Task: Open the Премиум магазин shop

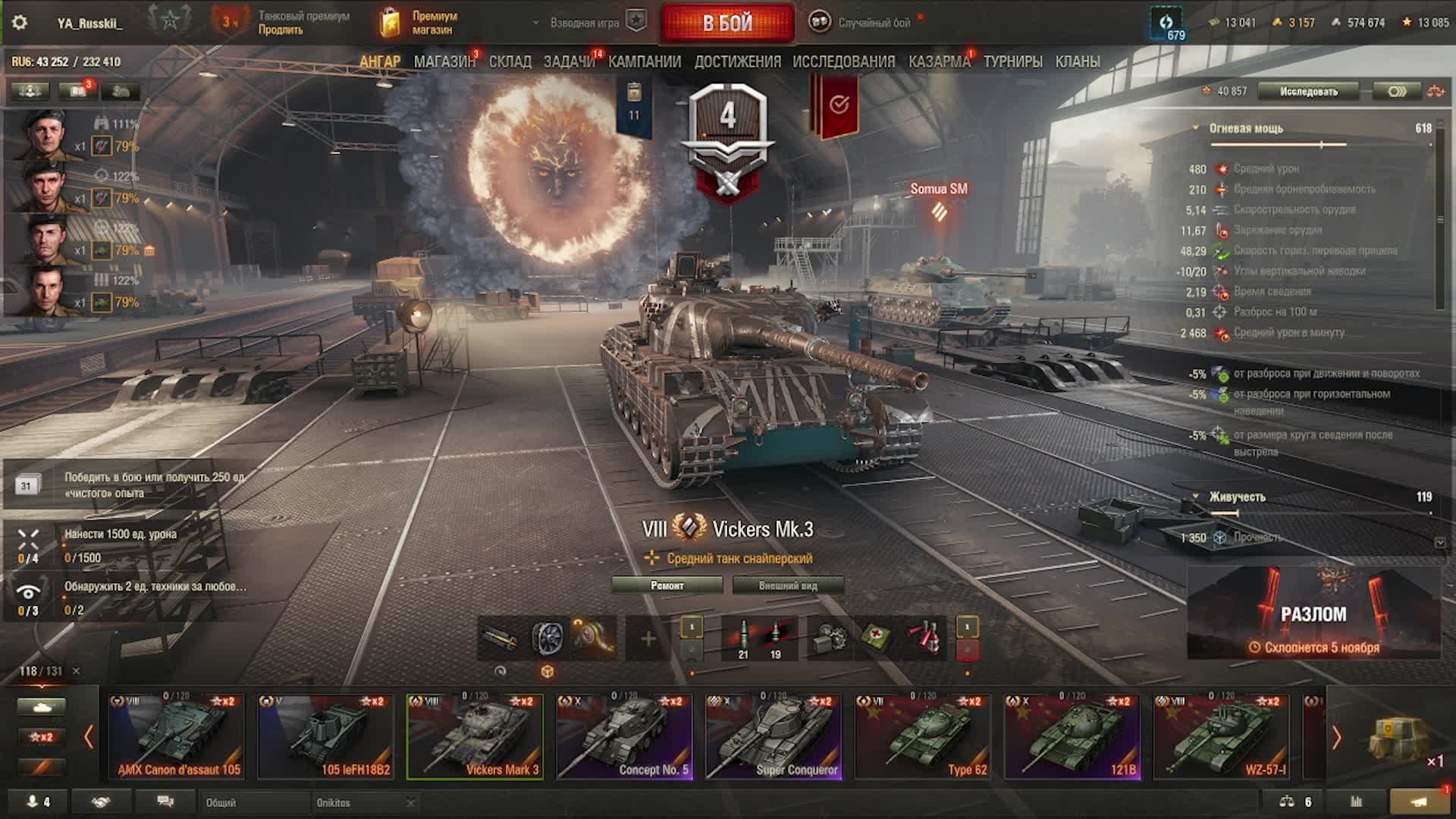Action: [x=421, y=23]
